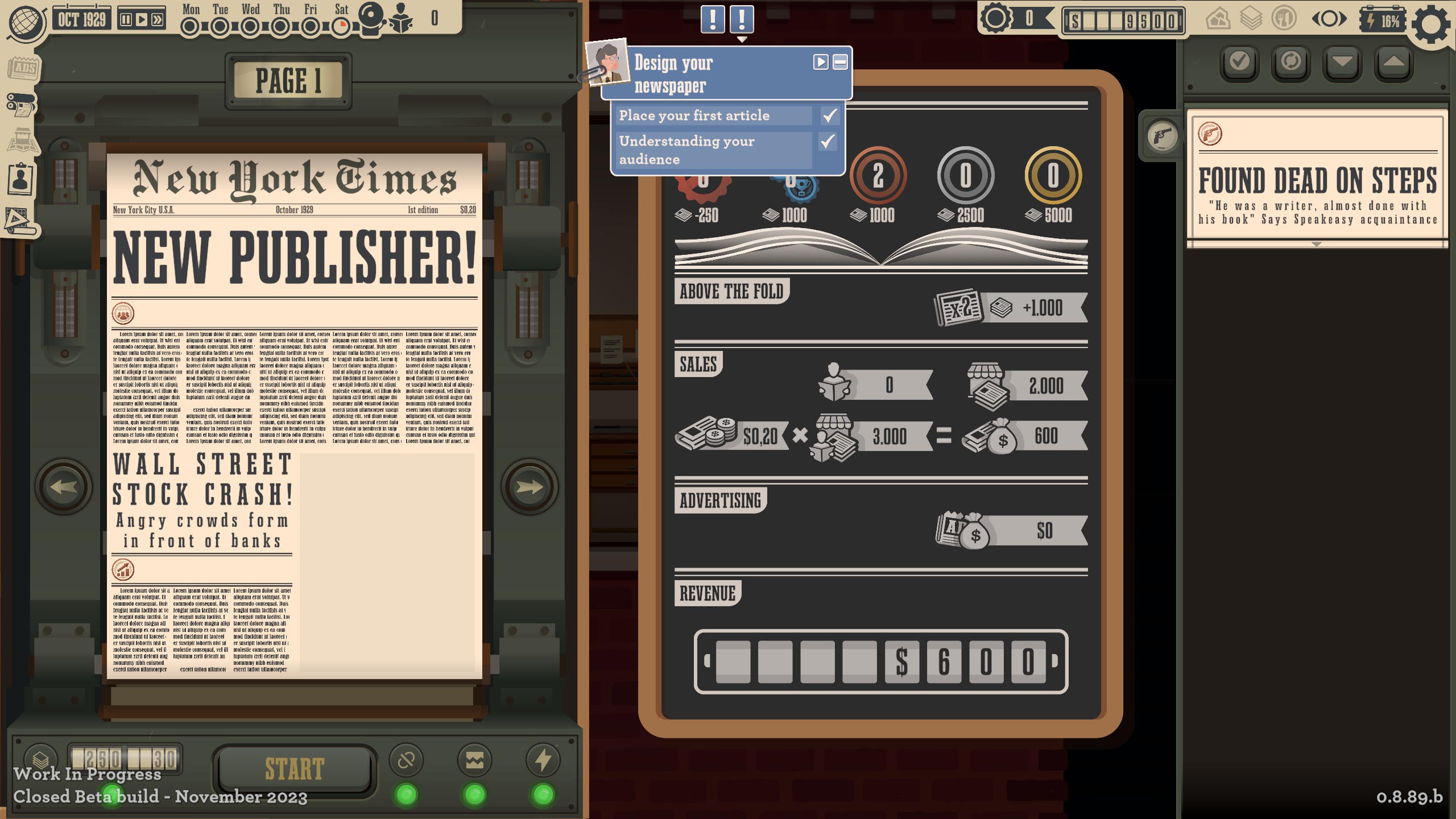Image resolution: width=1456 pixels, height=819 pixels.
Task: Click the revolver crime category tab
Action: [1162, 135]
